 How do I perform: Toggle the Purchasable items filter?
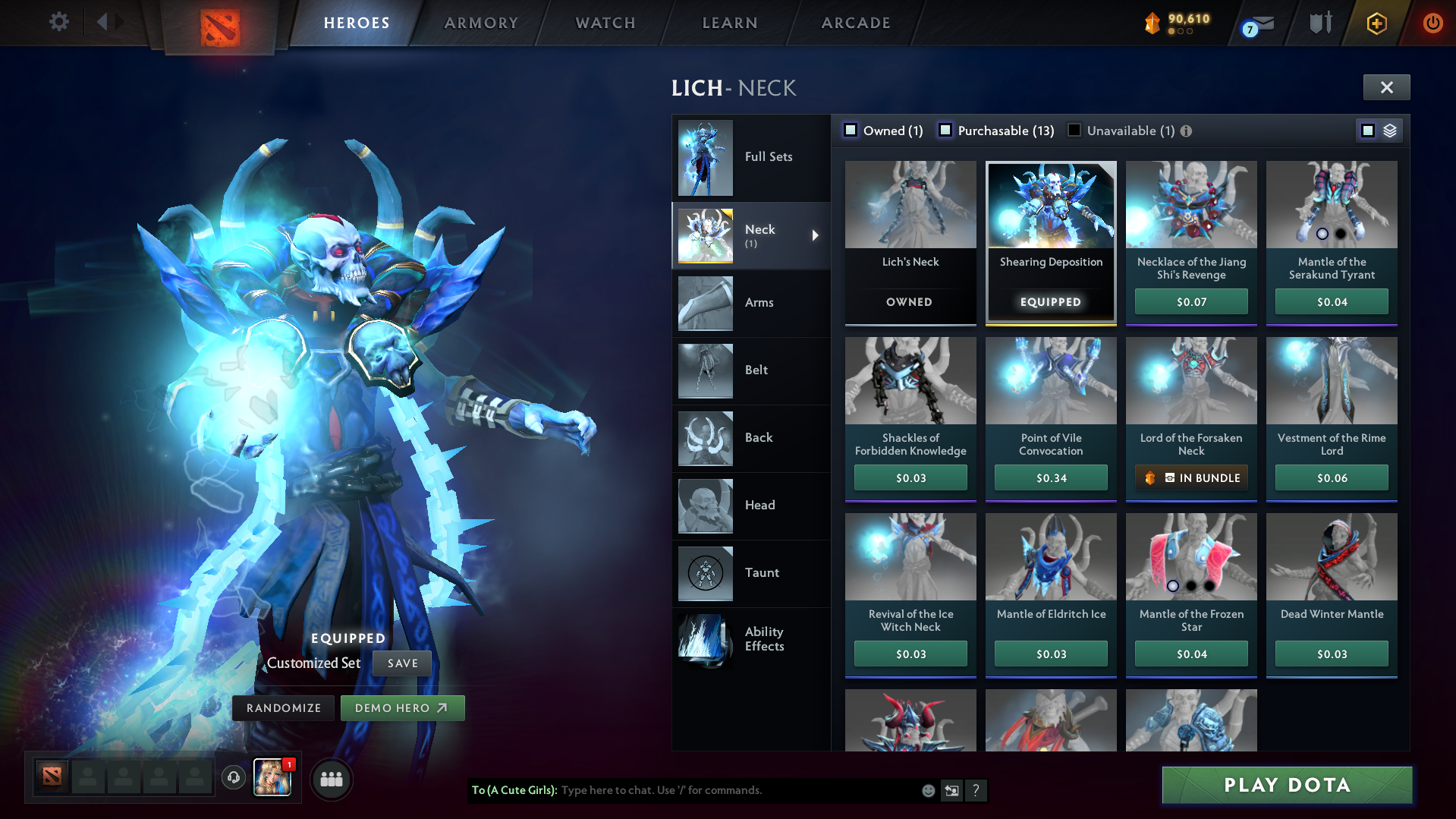point(945,131)
